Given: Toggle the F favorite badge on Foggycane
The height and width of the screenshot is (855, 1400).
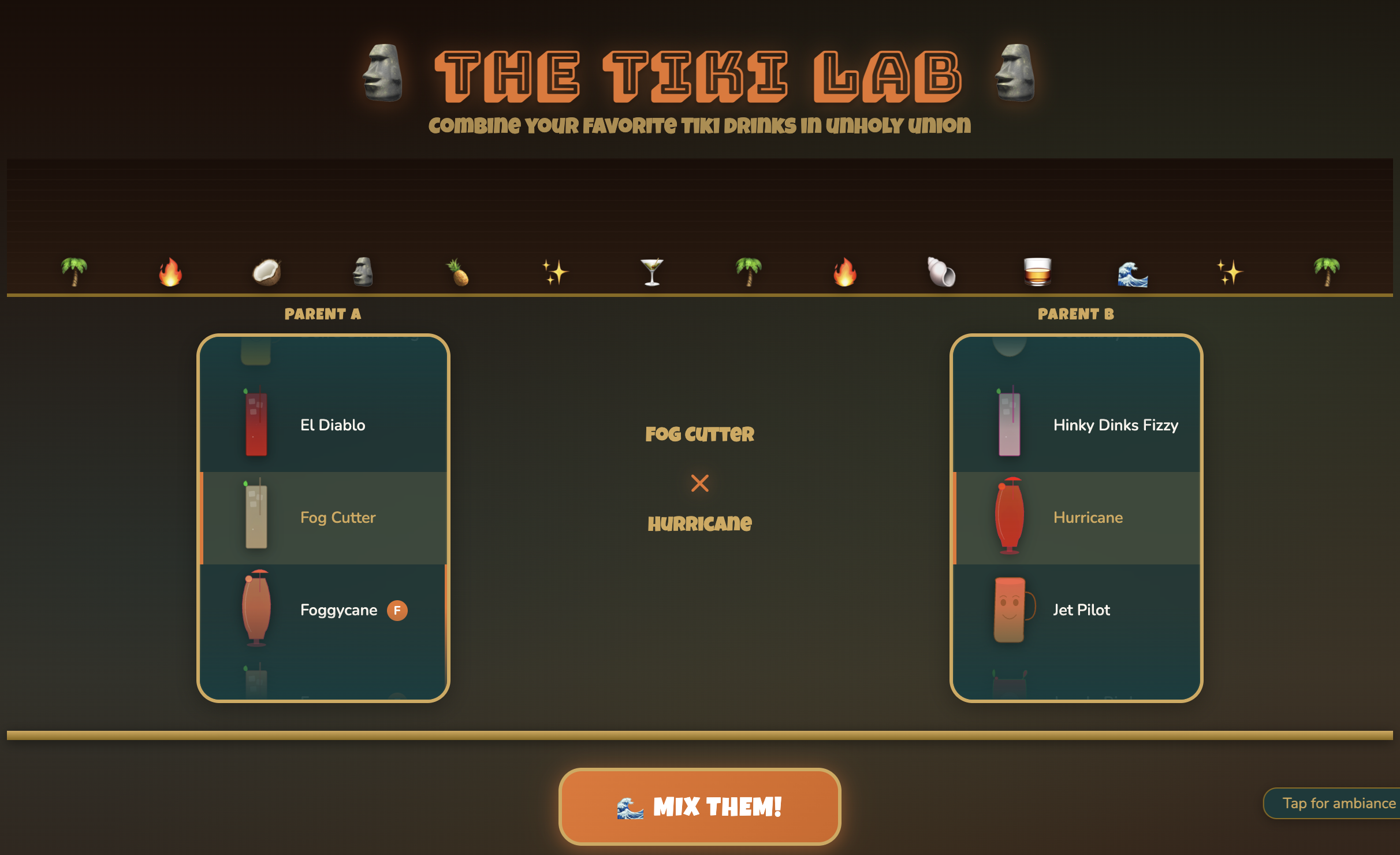Looking at the screenshot, I should pos(398,610).
